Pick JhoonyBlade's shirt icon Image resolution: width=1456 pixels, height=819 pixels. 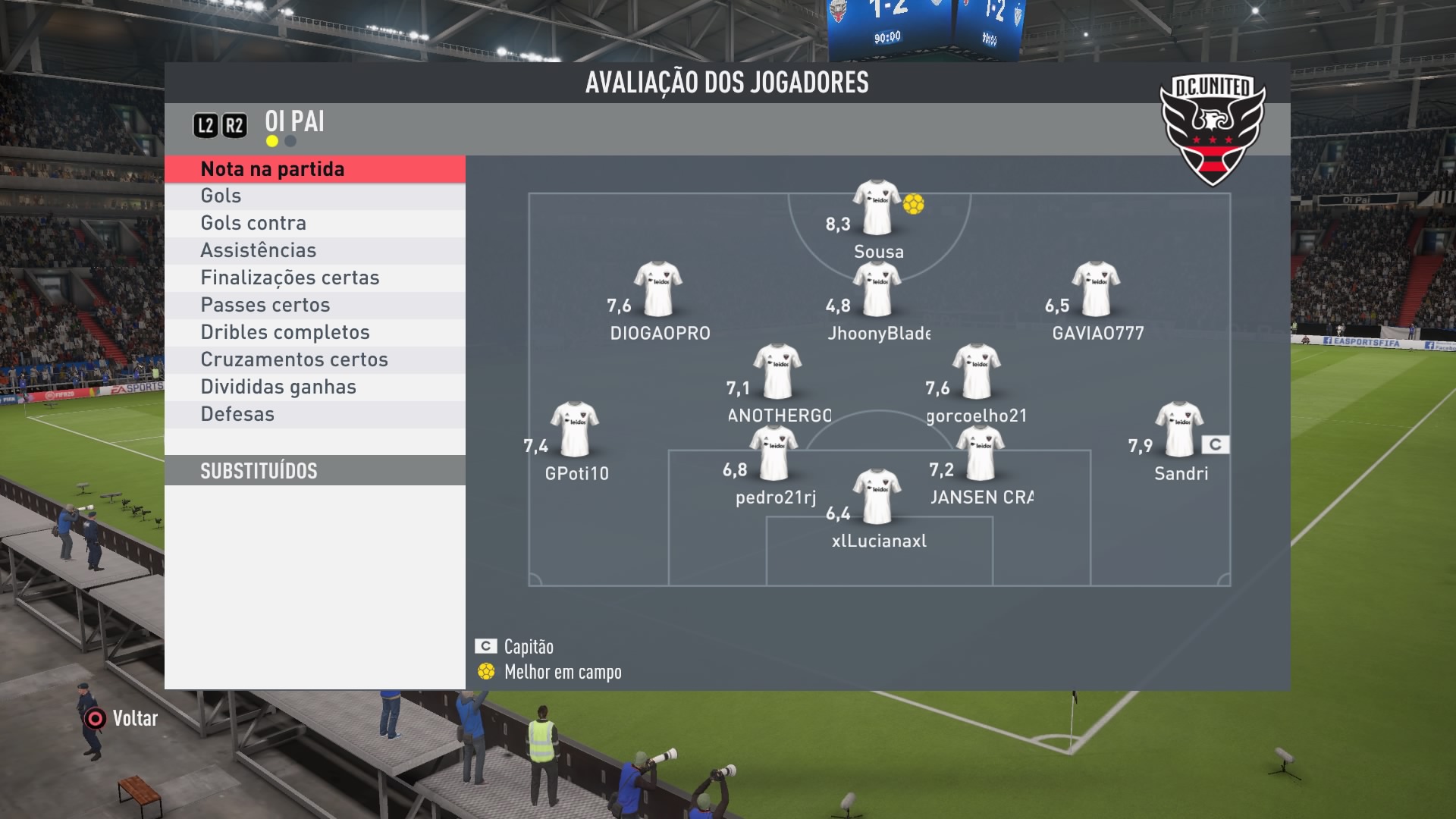point(877,289)
